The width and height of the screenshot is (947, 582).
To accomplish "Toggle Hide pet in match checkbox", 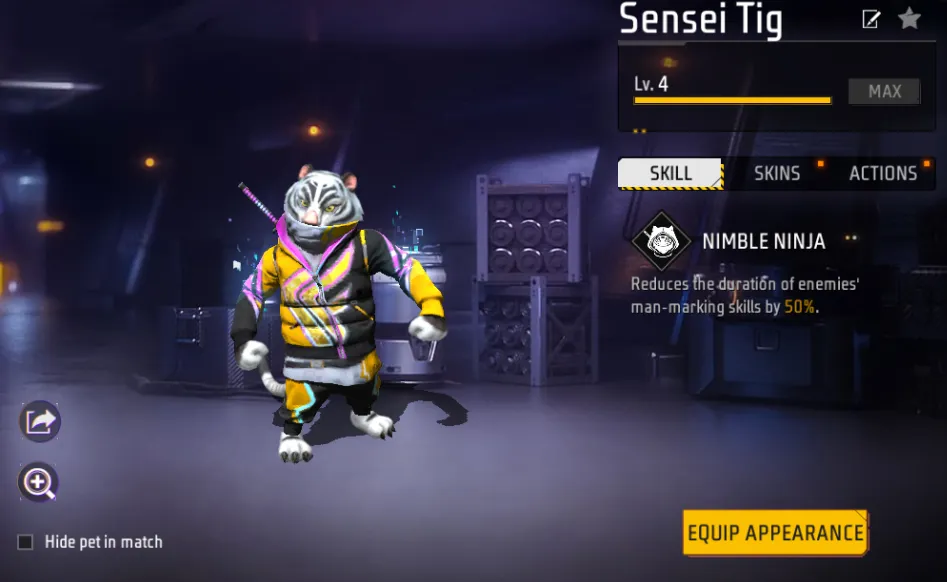I will pos(26,542).
